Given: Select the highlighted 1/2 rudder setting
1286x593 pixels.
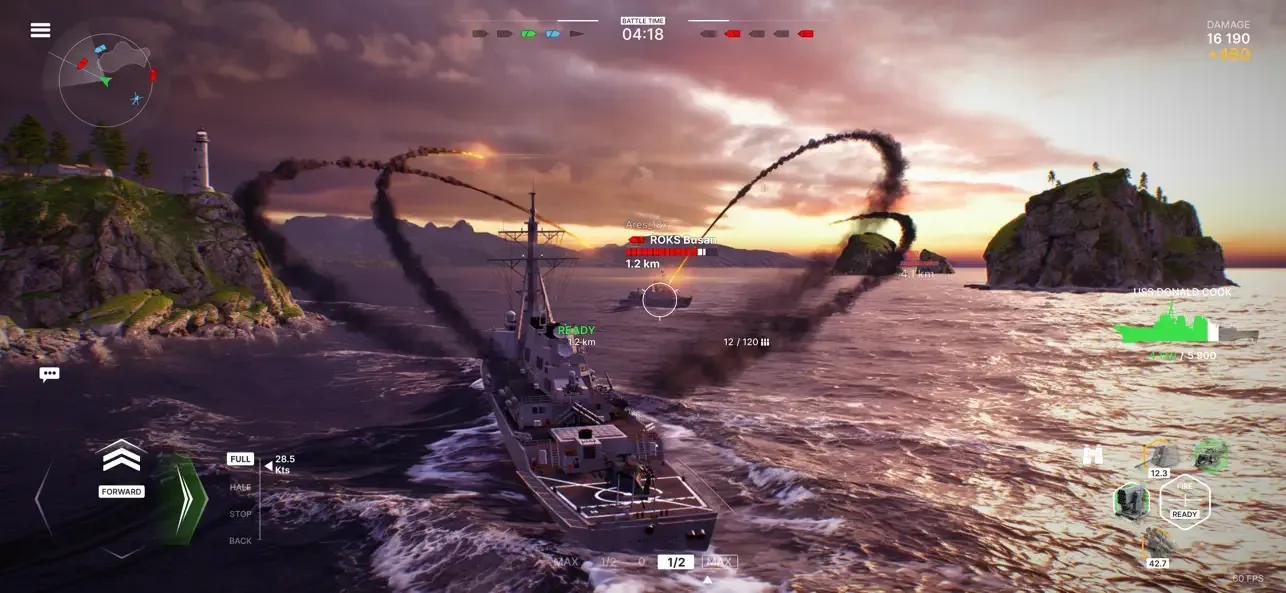Looking at the screenshot, I should [x=676, y=562].
